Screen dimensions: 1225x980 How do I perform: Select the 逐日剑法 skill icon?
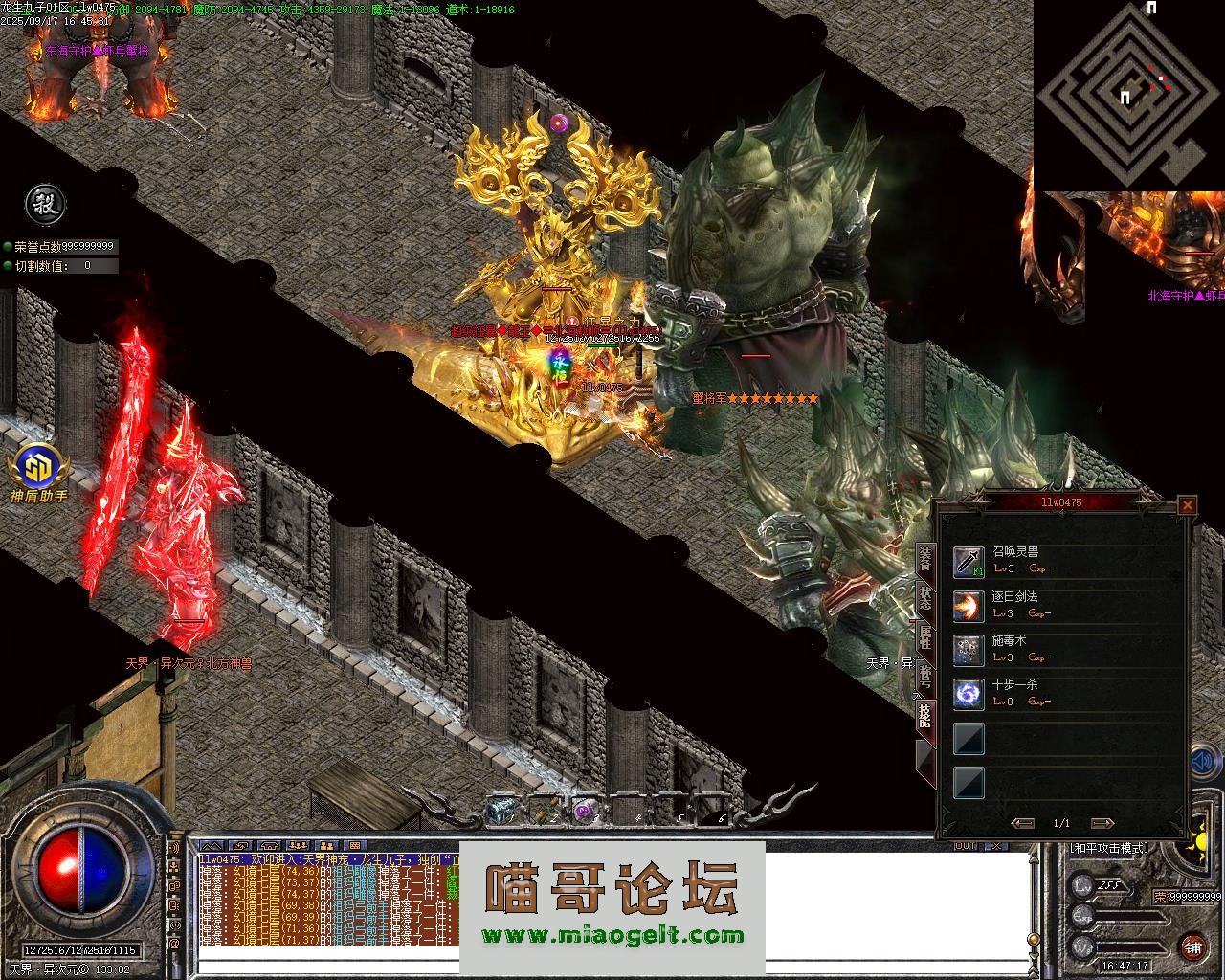coord(969,606)
